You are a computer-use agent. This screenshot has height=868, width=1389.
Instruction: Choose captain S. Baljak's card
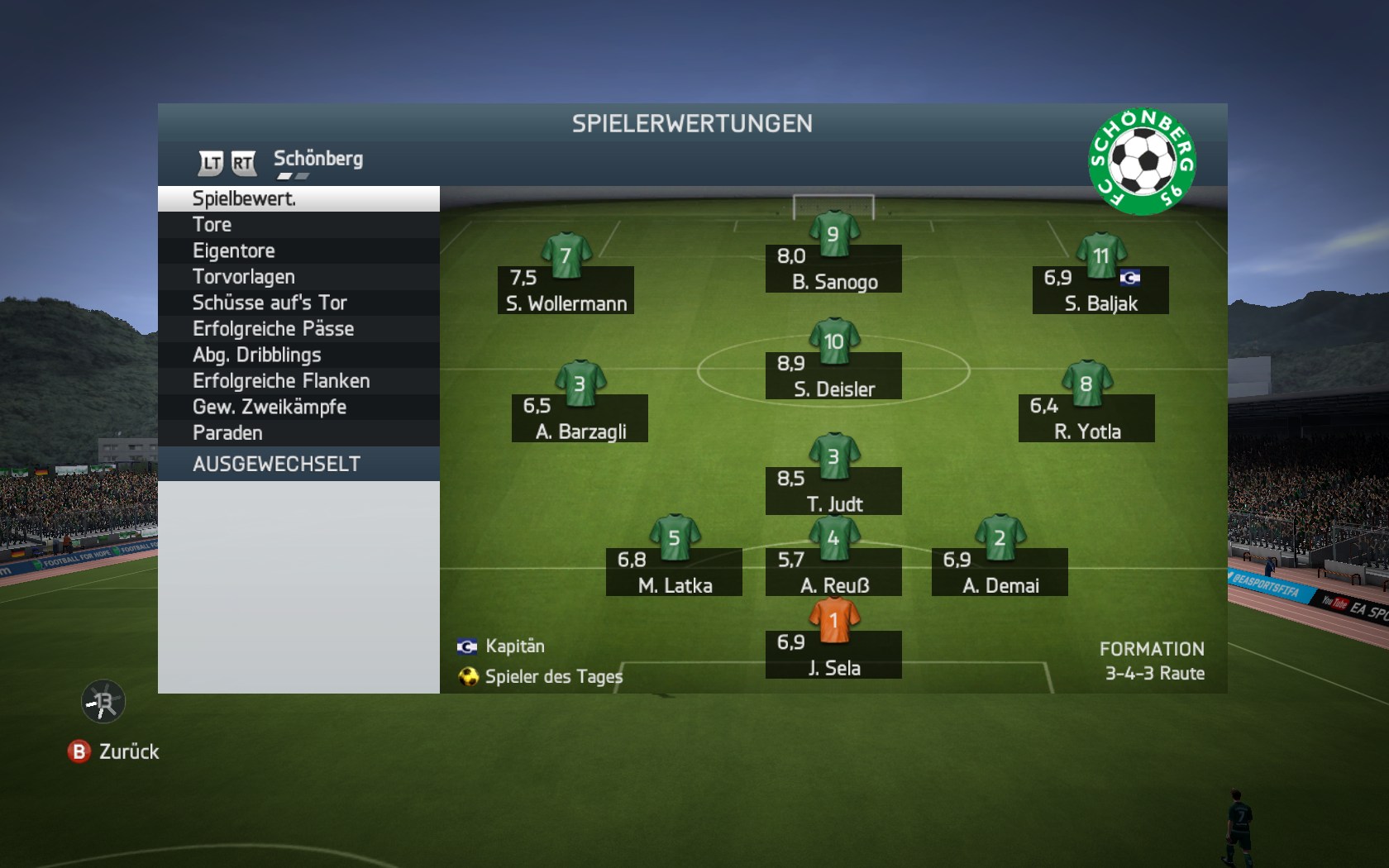[1100, 290]
